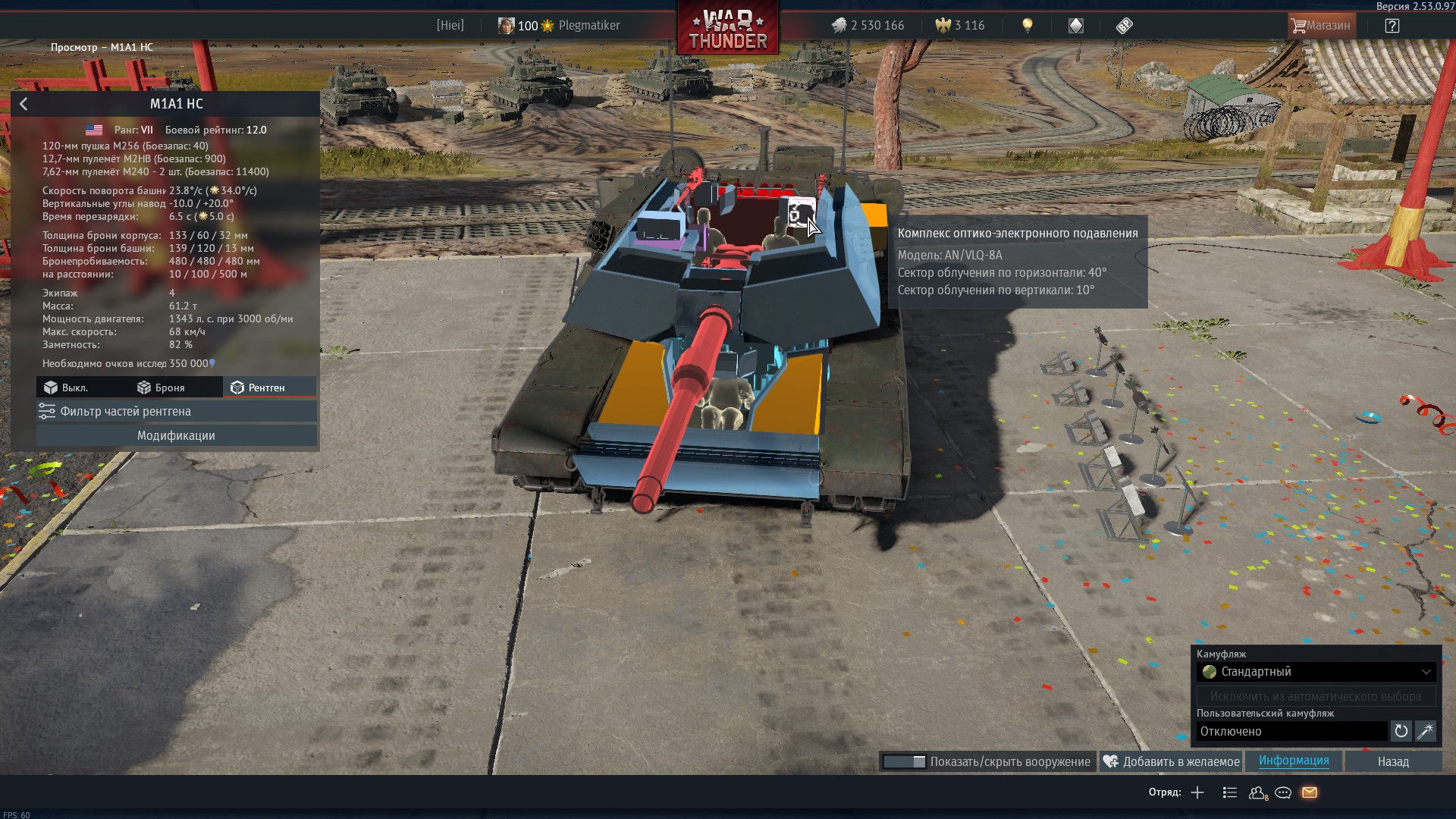Open the Модификации panel
This screenshot has height=819, width=1456.
tap(176, 435)
